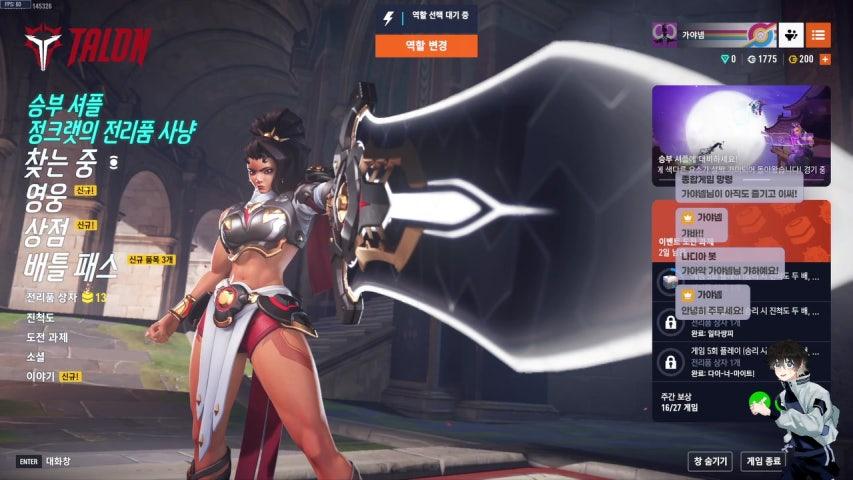
Task: Open 도전 과제 (Challenges)
Action: (x=47, y=337)
